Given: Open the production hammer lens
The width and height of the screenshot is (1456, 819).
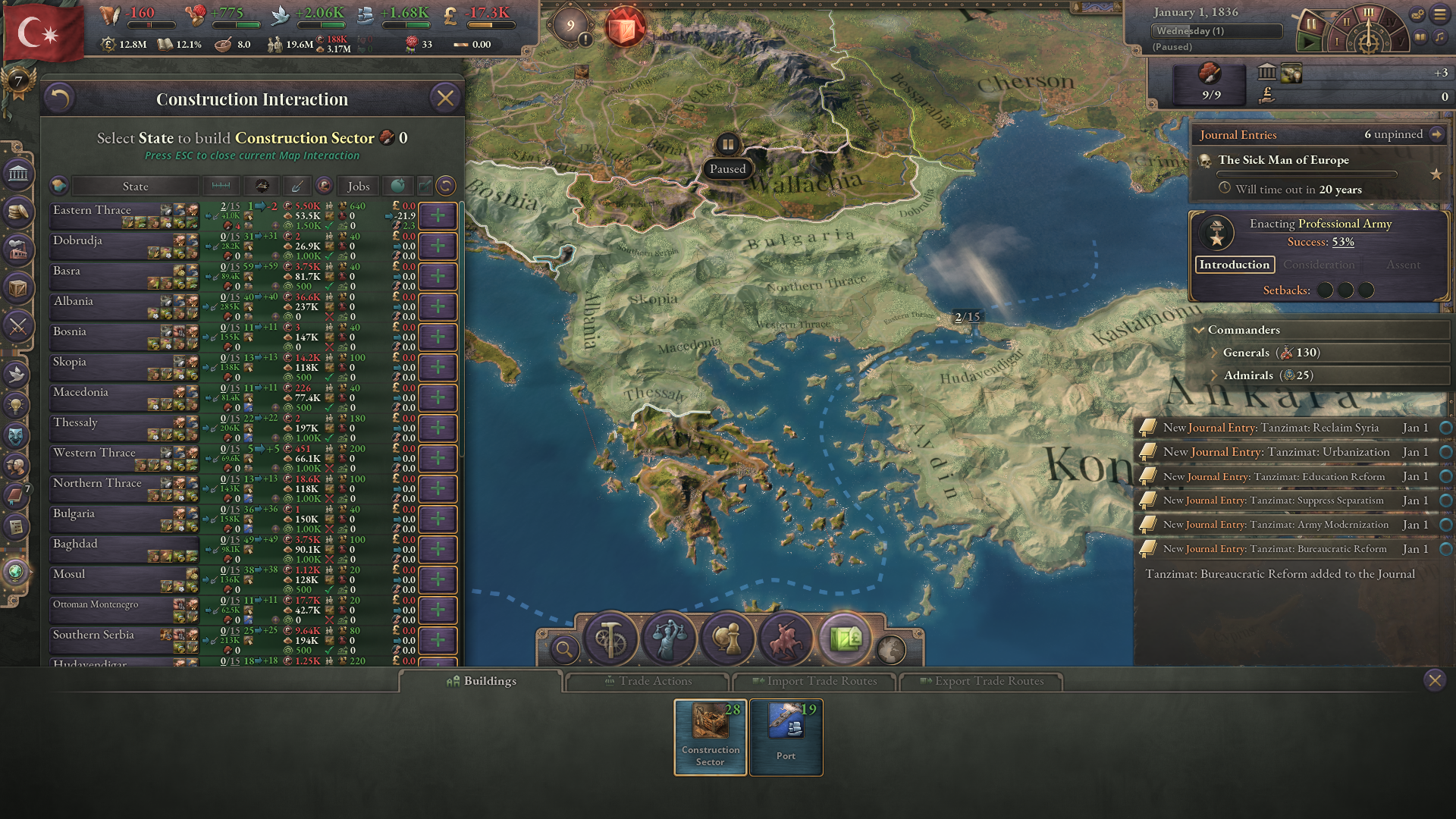Looking at the screenshot, I should [x=610, y=639].
